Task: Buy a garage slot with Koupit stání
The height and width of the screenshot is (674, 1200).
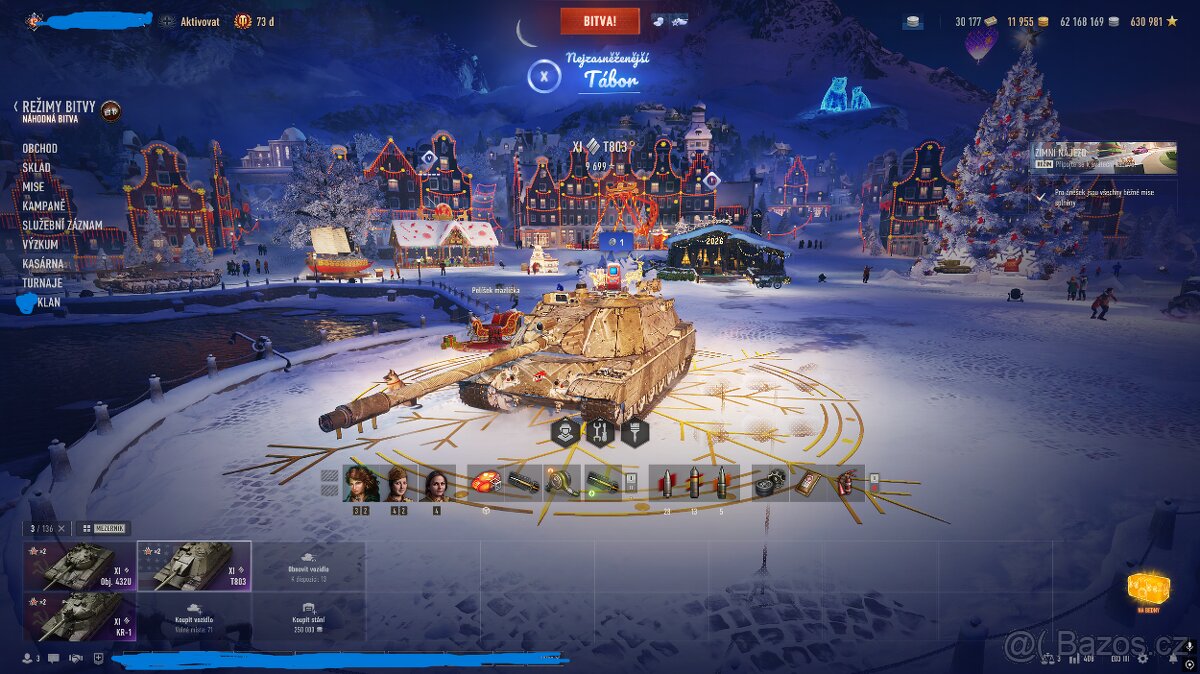Action: (x=308, y=617)
